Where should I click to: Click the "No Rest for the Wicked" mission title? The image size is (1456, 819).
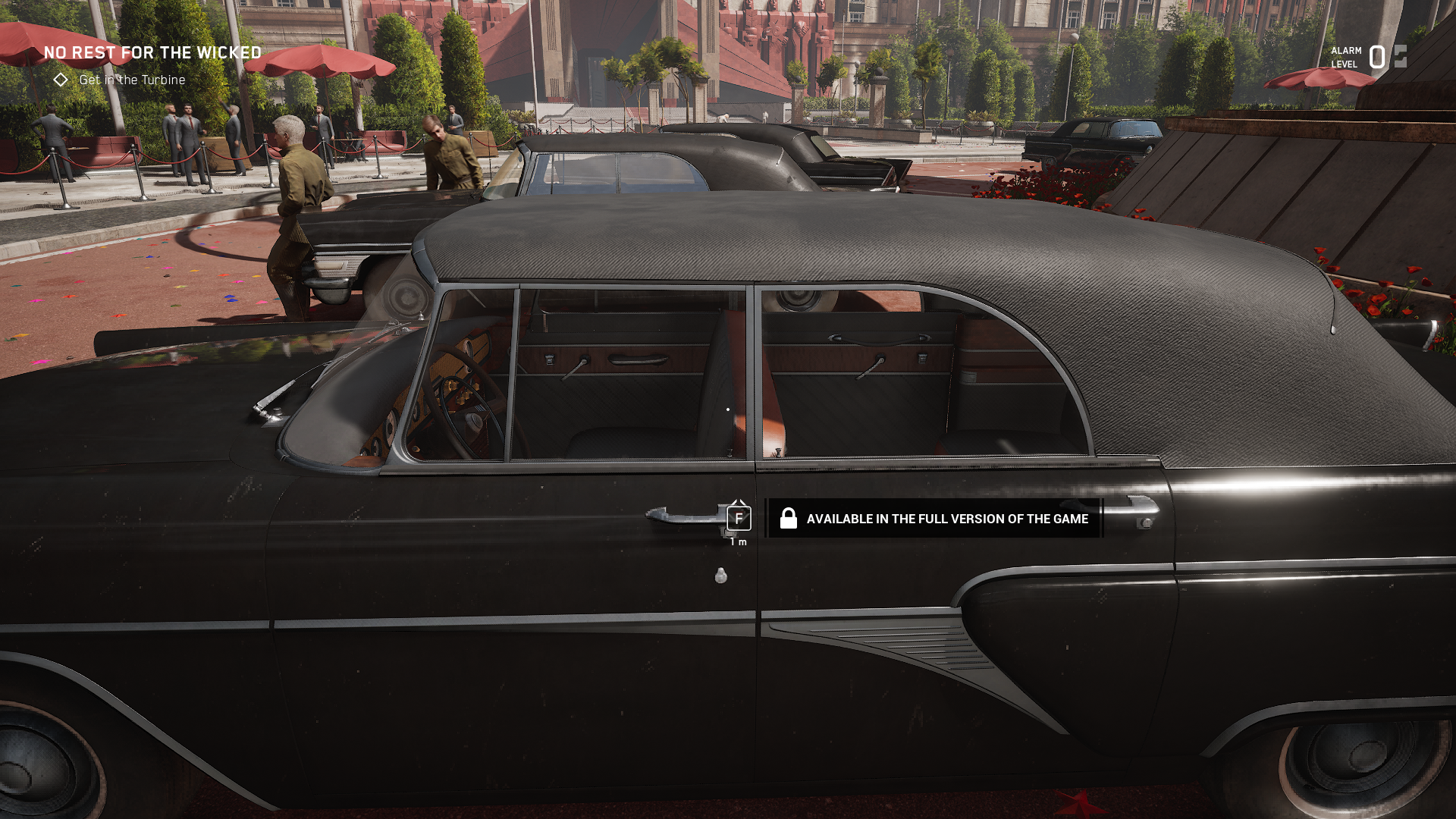coord(152,52)
